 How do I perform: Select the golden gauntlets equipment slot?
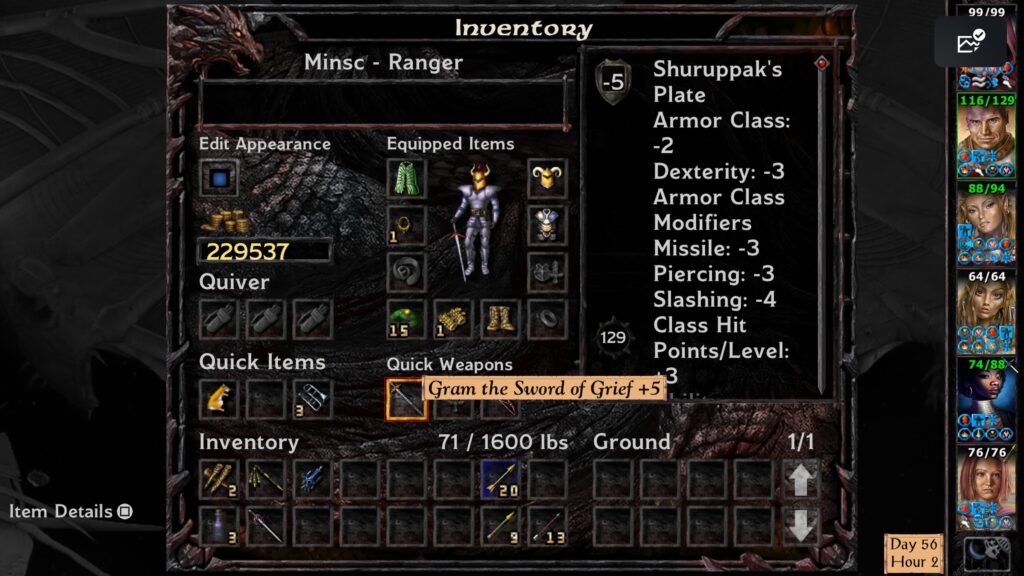pyautogui.click(x=453, y=319)
